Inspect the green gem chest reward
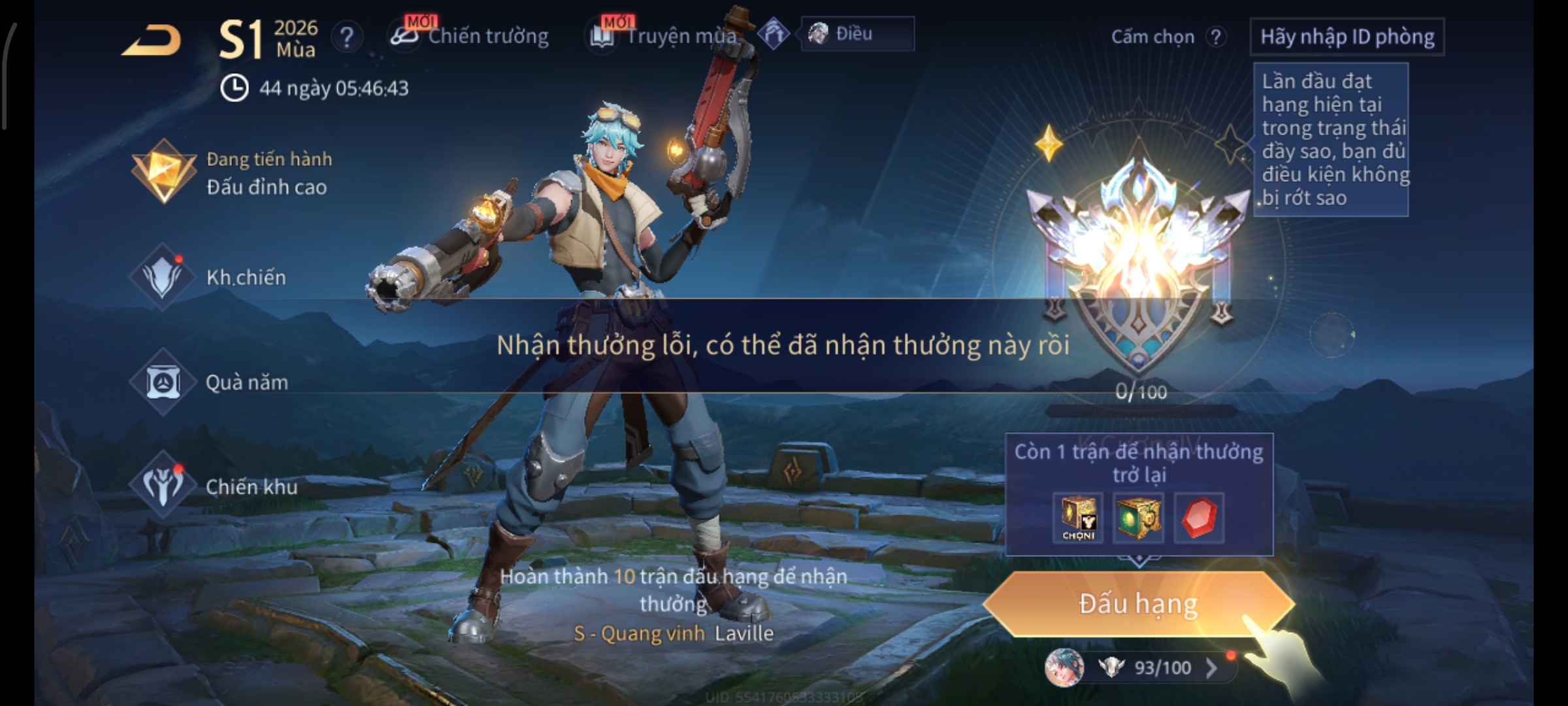Image resolution: width=1568 pixels, height=706 pixels. [1137, 518]
